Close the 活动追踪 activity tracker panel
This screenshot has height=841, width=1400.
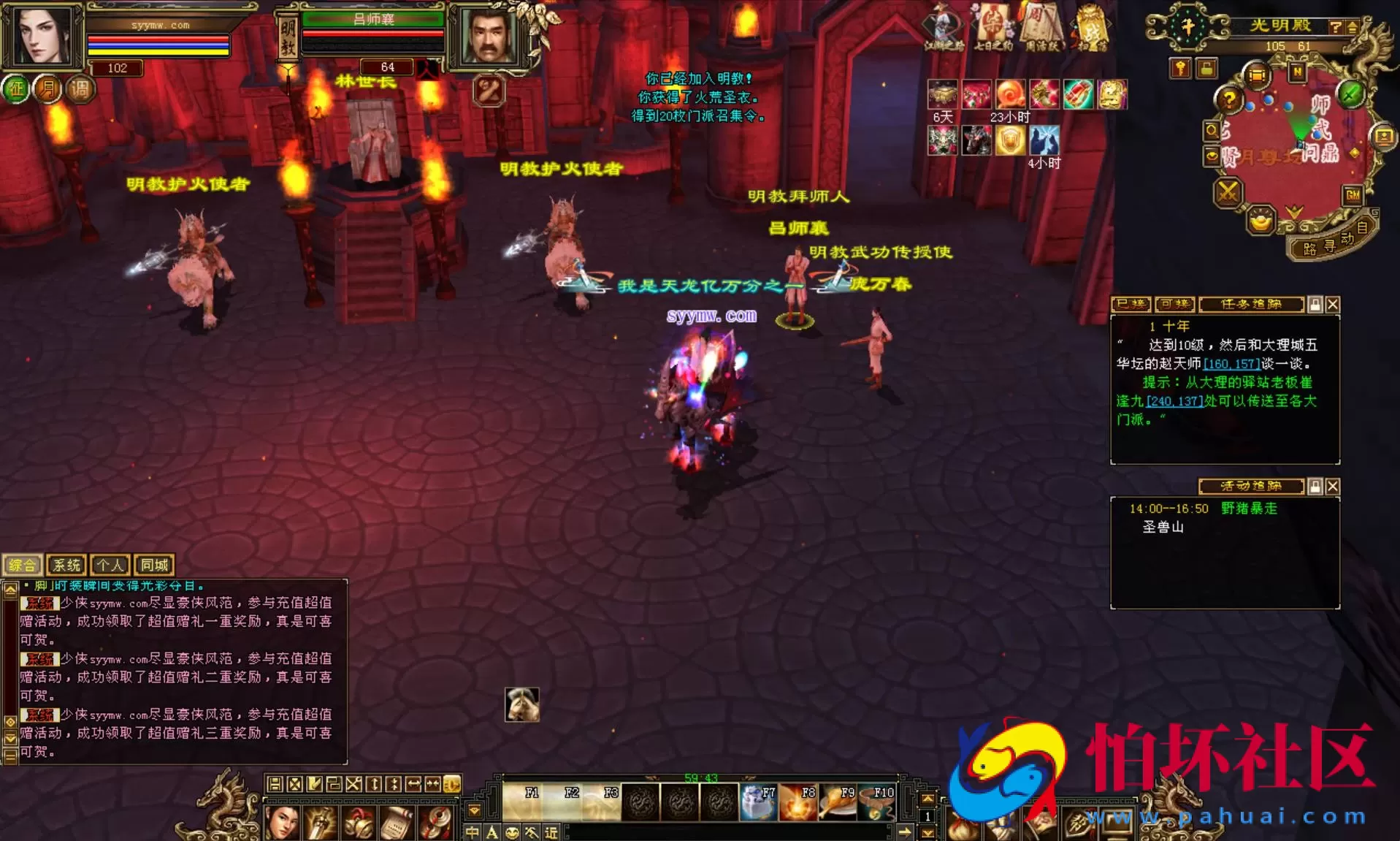pyautogui.click(x=1333, y=487)
